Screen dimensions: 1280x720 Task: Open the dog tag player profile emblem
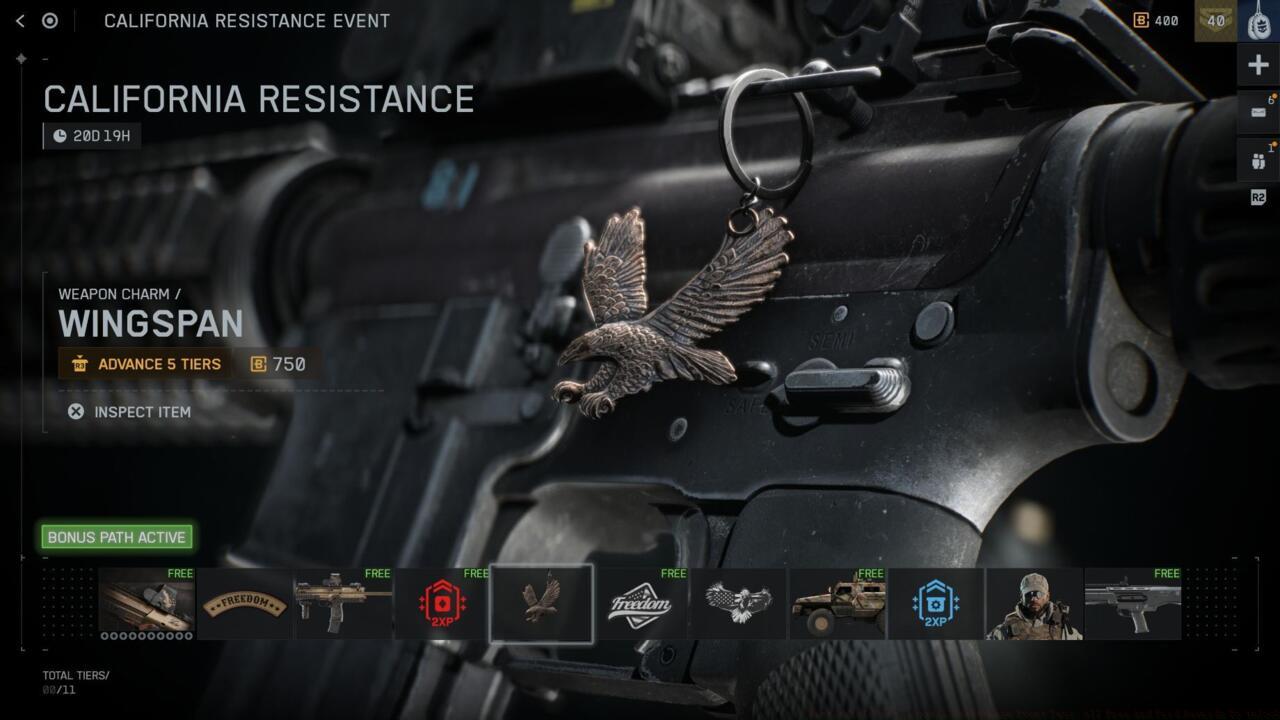point(1258,21)
